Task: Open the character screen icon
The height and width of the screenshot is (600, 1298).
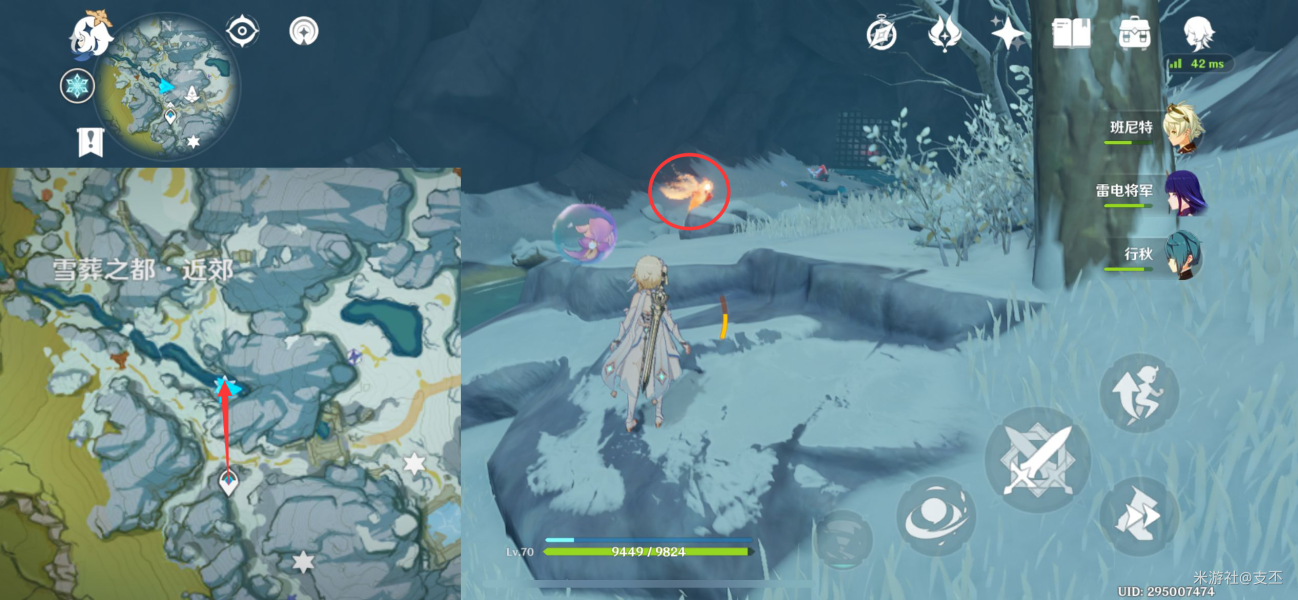Action: 1198,34
